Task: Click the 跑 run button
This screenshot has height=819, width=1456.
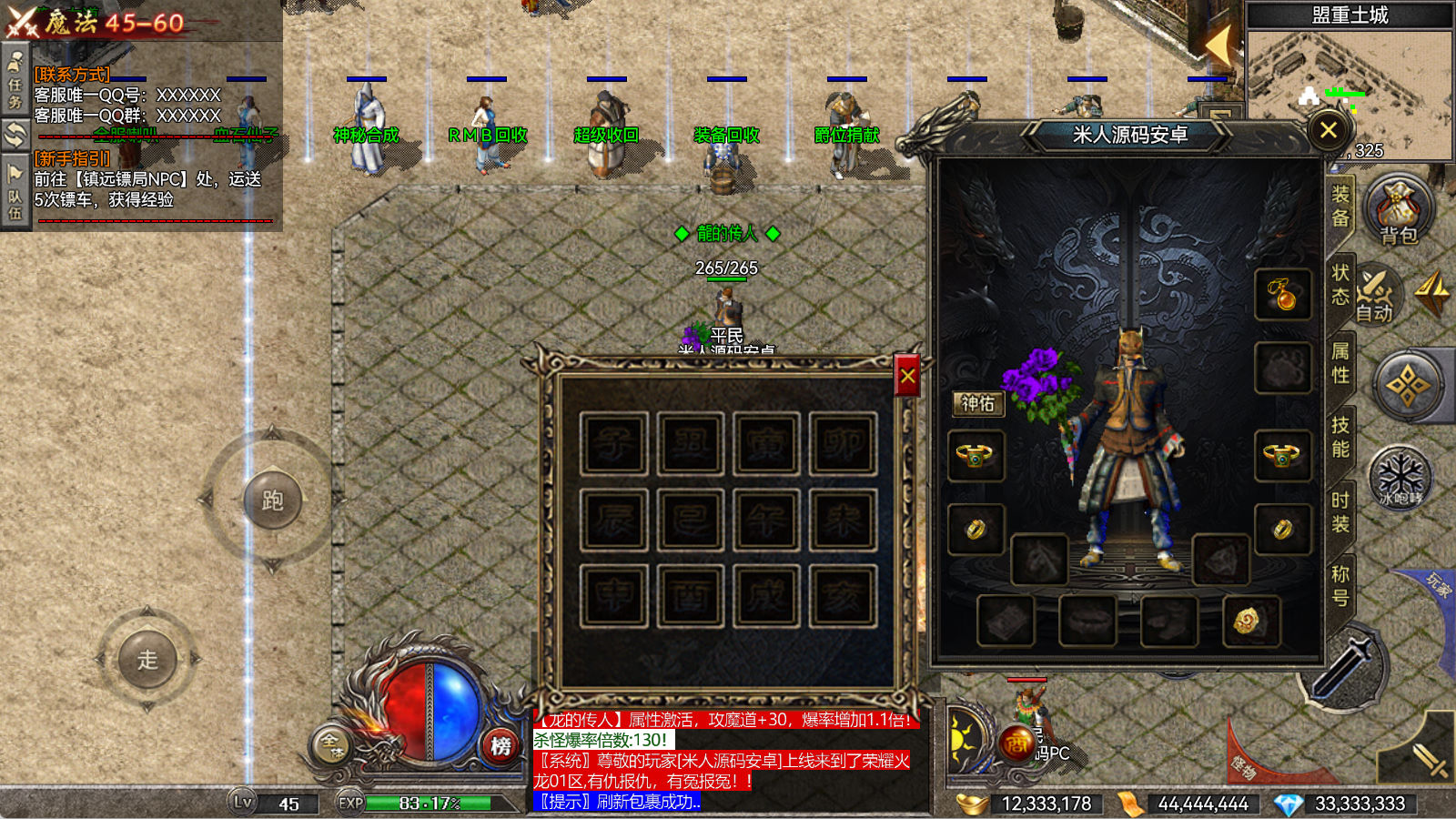Action: 272,500
